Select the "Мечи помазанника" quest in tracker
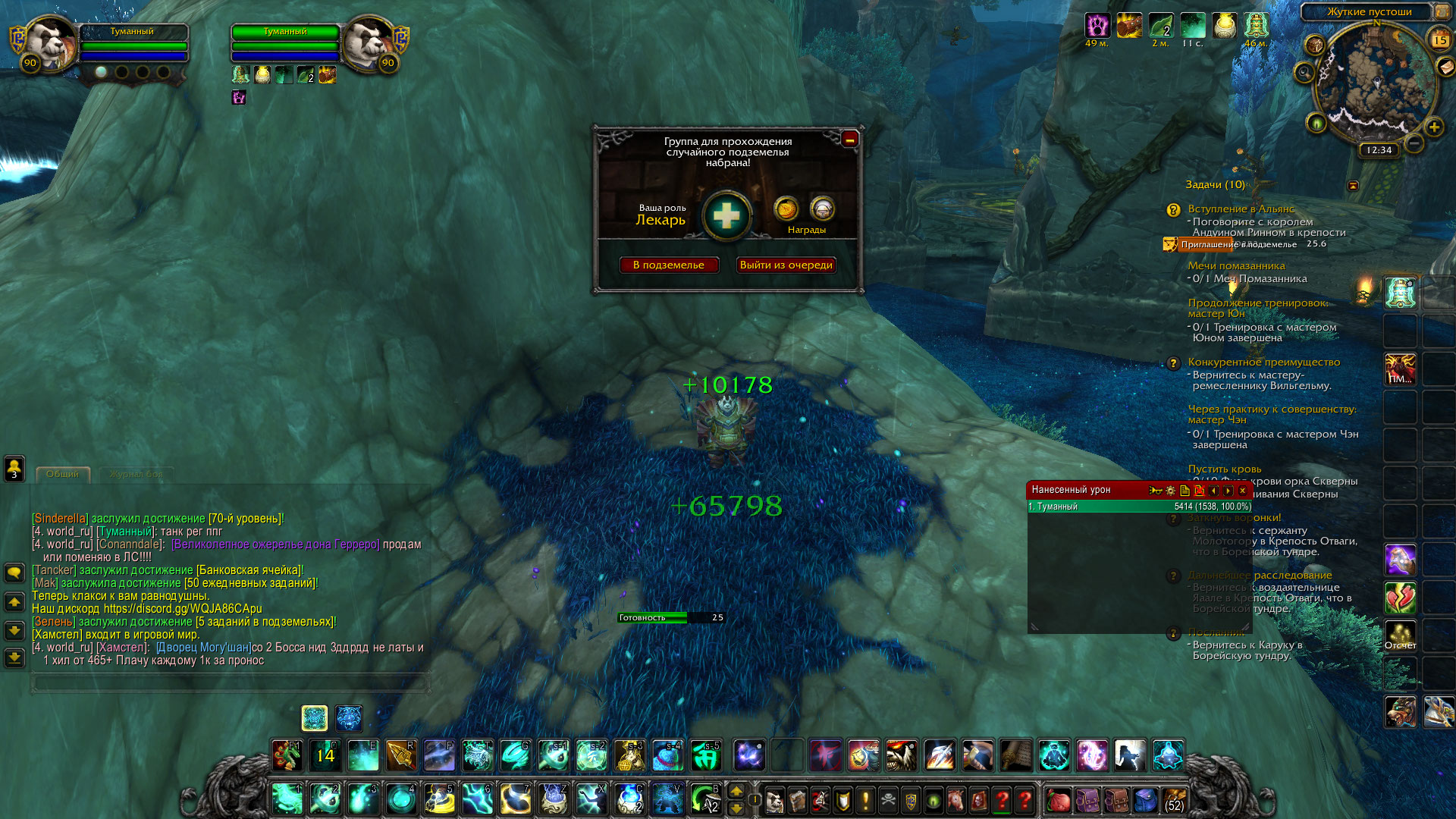This screenshot has height=819, width=1456. [1236, 265]
